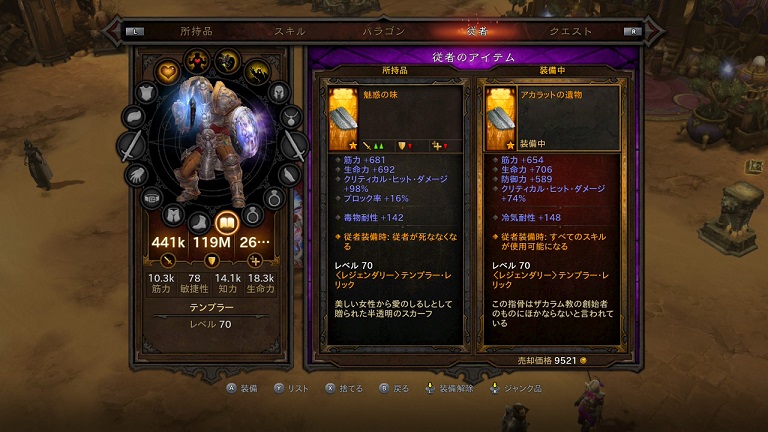Viewport: 768px width, 432px height.
Task: Switch to the パラゴン tab
Action: point(384,31)
